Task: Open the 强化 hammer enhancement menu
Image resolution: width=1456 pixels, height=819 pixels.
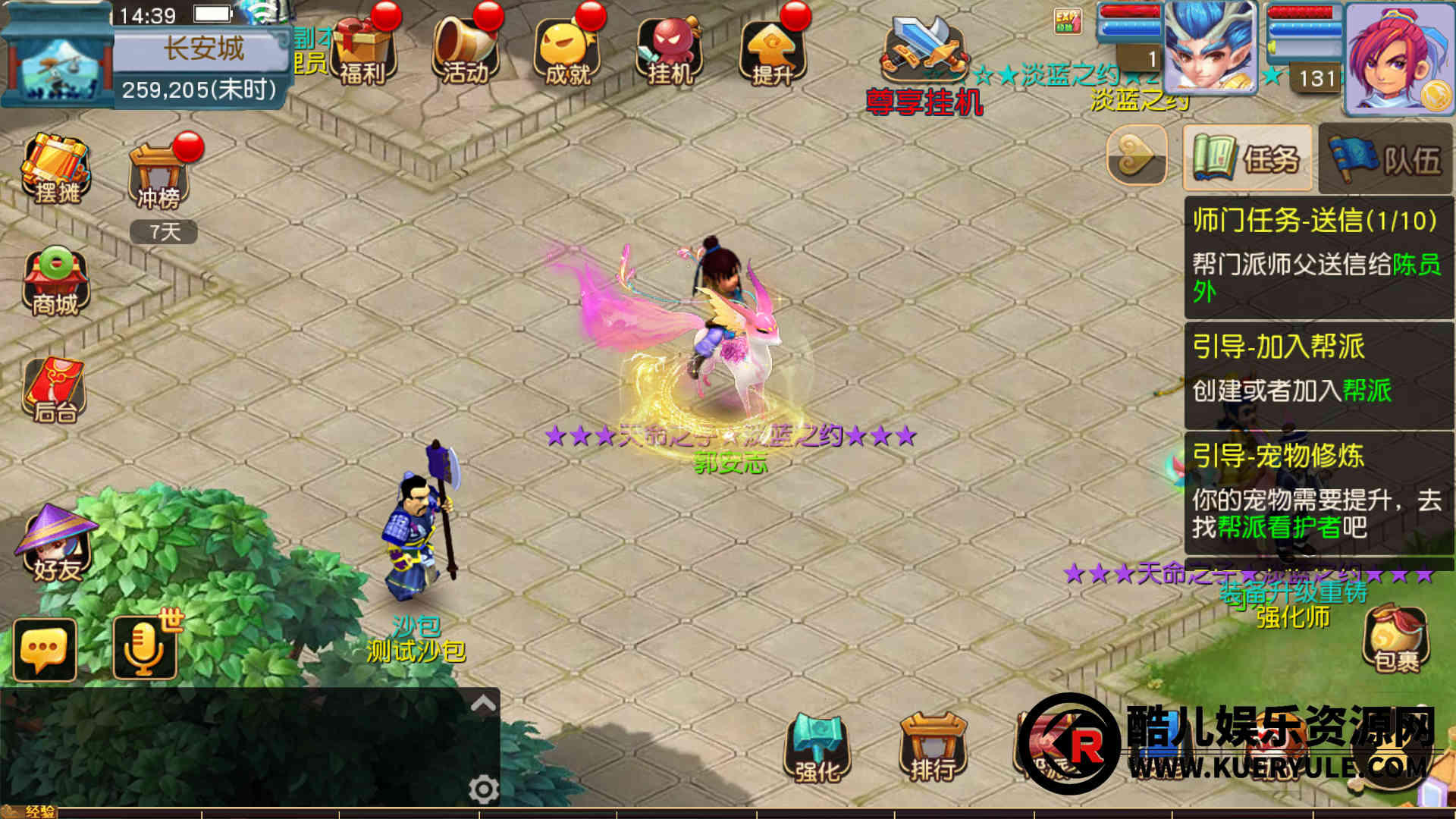Action: point(817,748)
